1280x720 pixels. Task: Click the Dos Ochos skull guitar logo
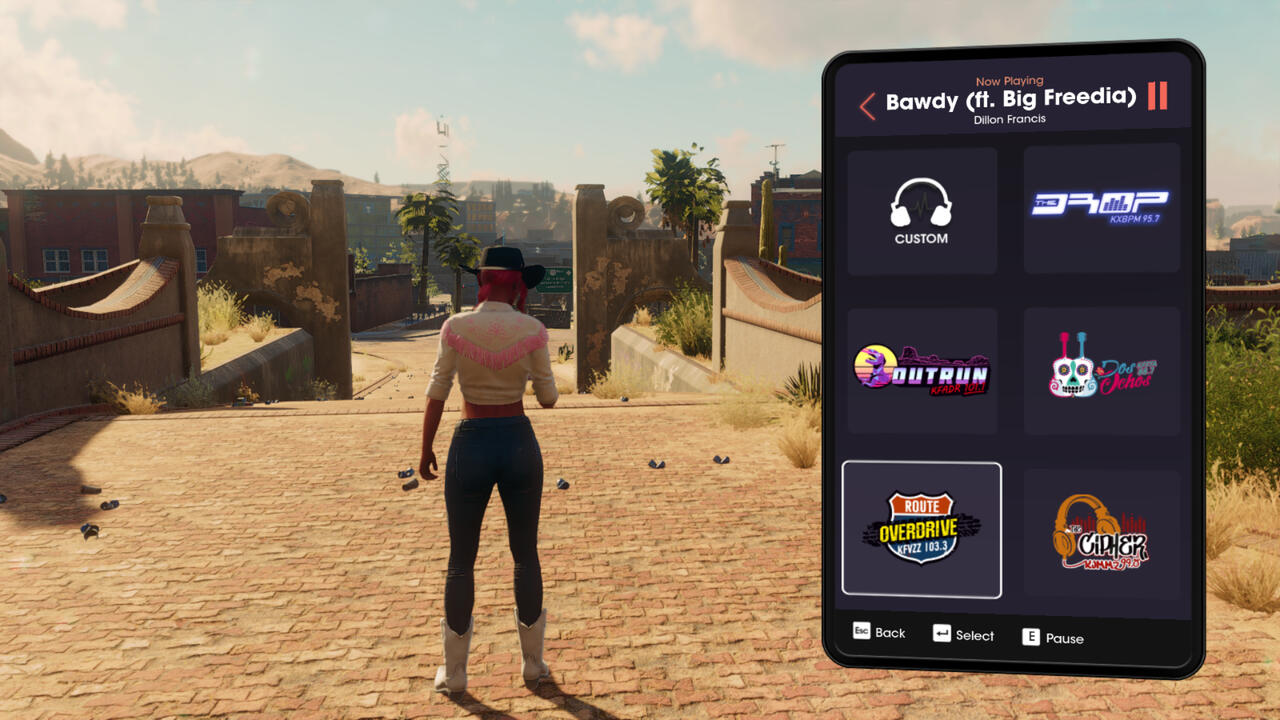point(1101,369)
